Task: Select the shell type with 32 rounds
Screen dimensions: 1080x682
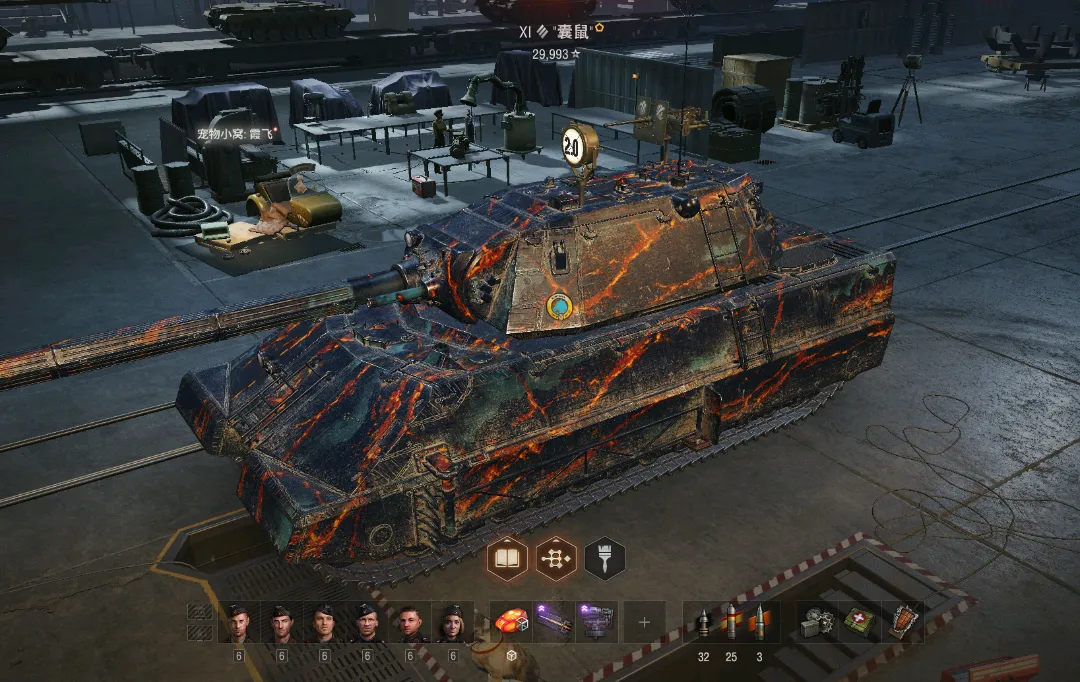Action: point(703,622)
